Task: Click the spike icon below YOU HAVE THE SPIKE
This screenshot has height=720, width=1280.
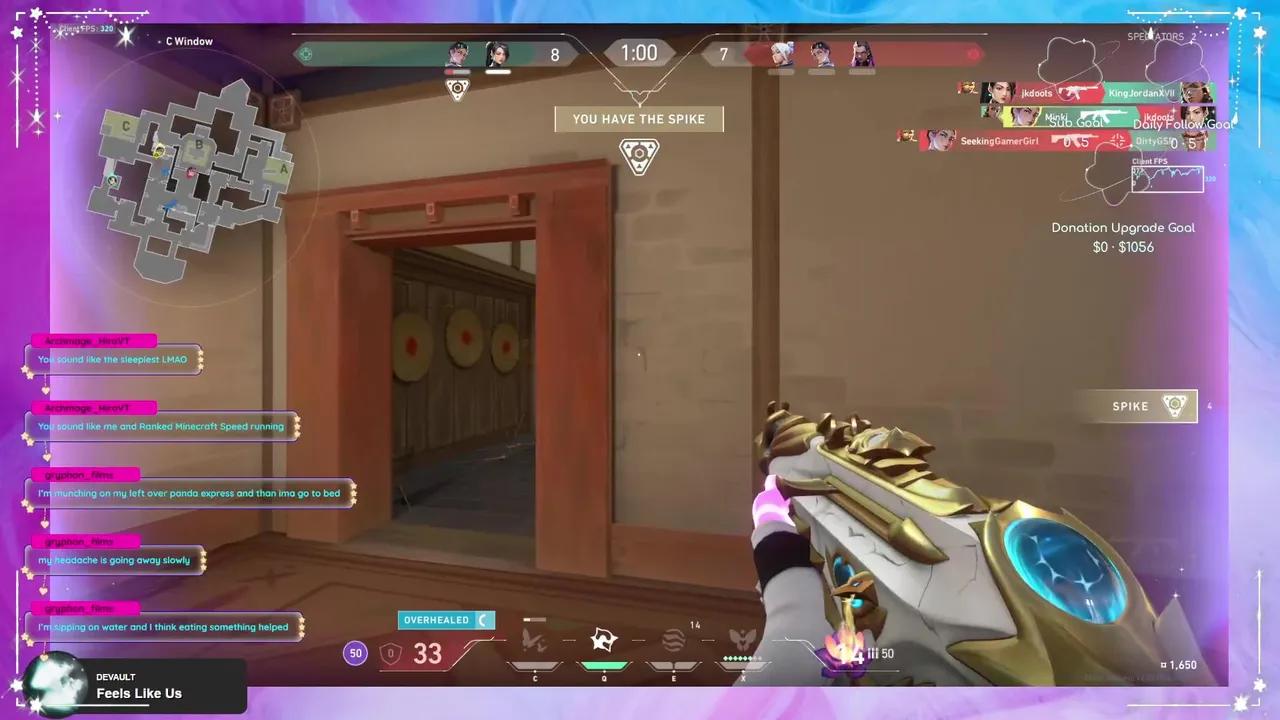Action: tap(639, 156)
